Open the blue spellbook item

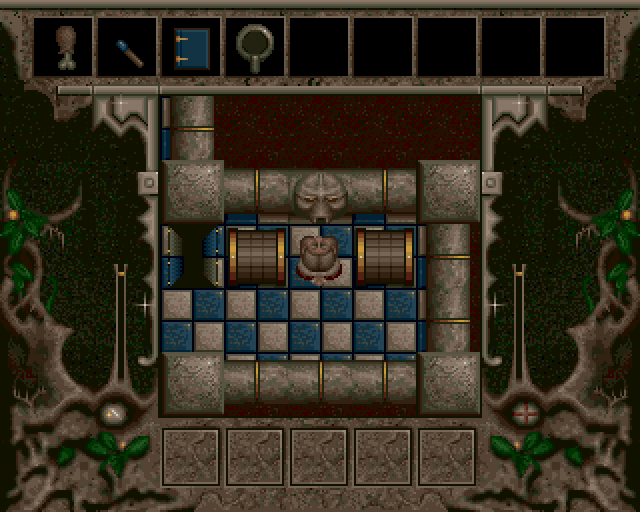190,46
